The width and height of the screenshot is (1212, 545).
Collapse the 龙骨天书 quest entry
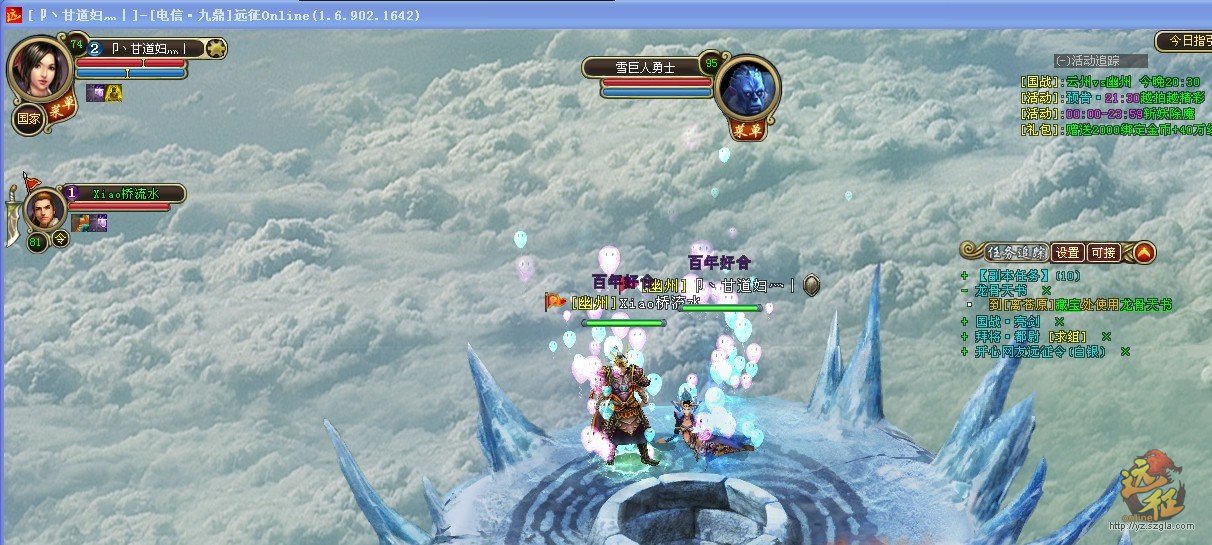click(x=964, y=289)
